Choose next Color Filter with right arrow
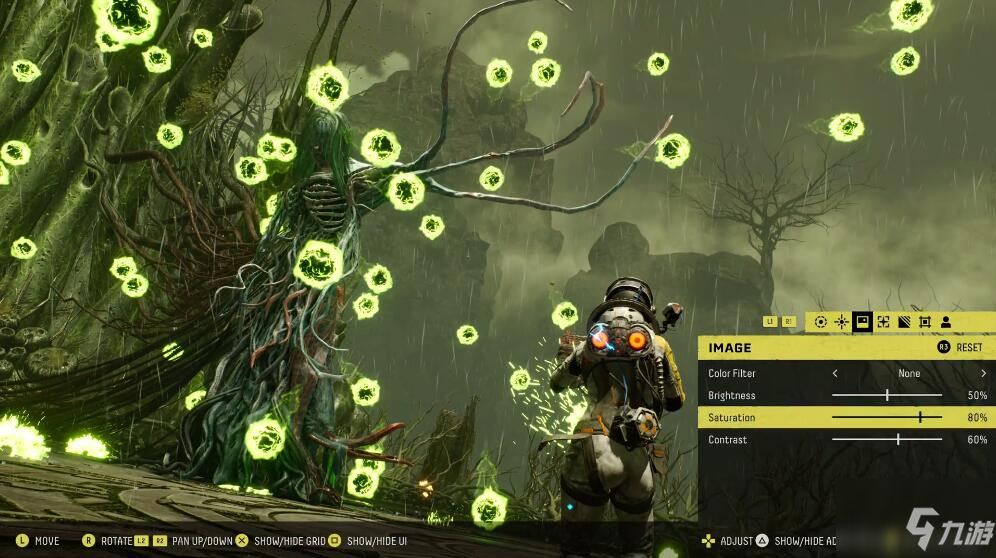The width and height of the screenshot is (996, 558). tap(982, 374)
